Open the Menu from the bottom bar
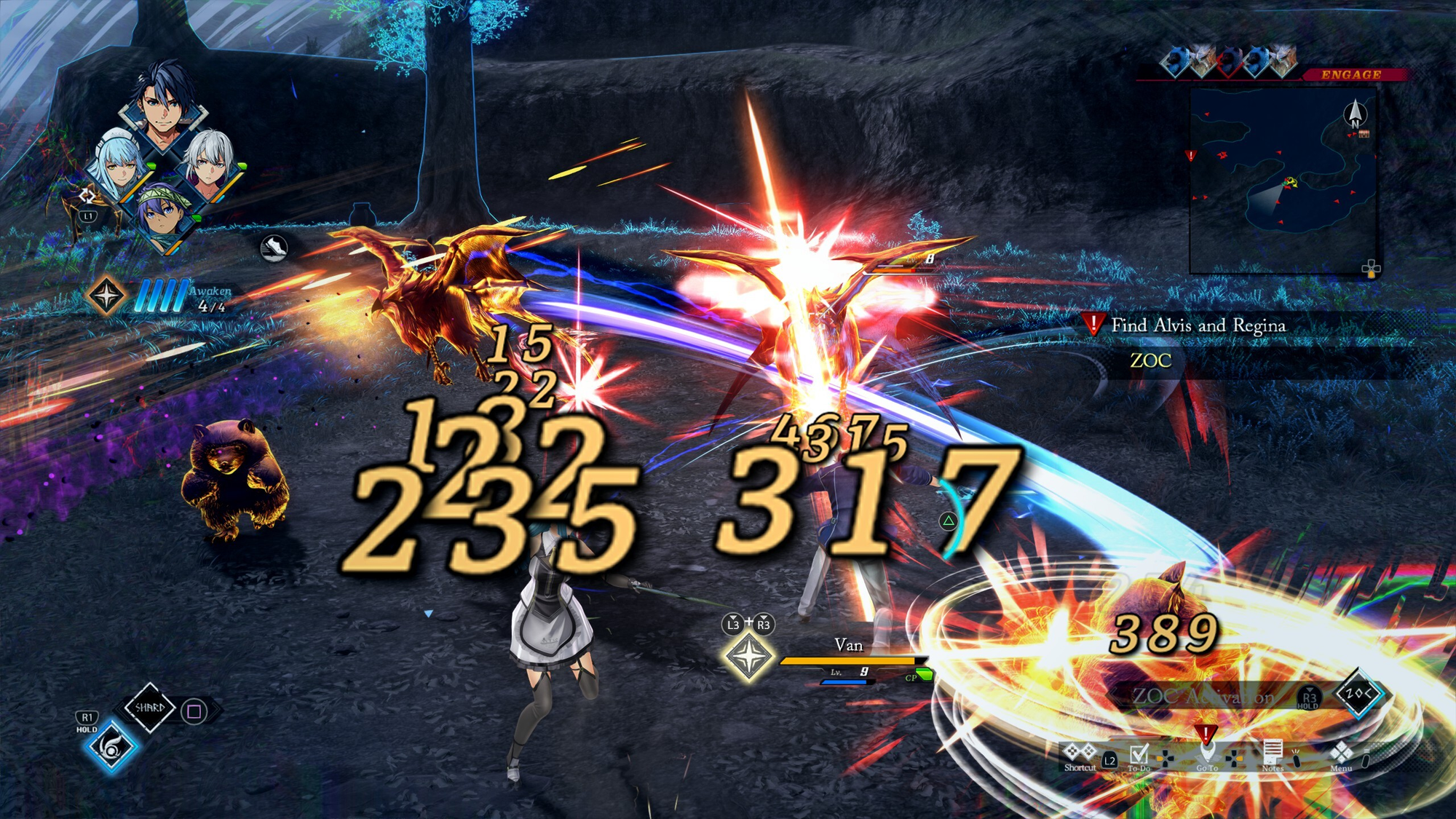The image size is (1456, 819). (x=1340, y=754)
